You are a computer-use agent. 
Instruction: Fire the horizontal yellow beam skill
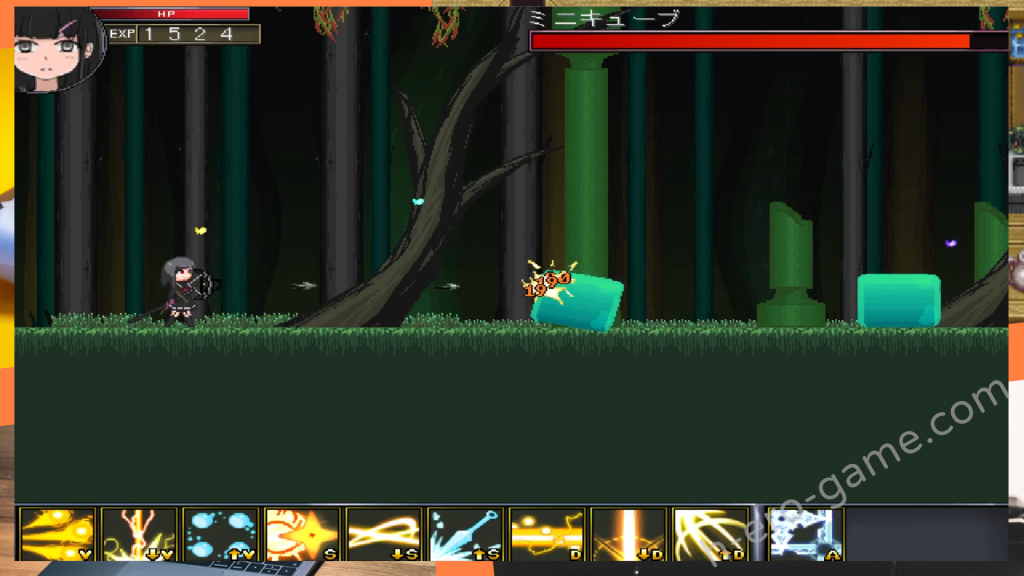[x=547, y=534]
